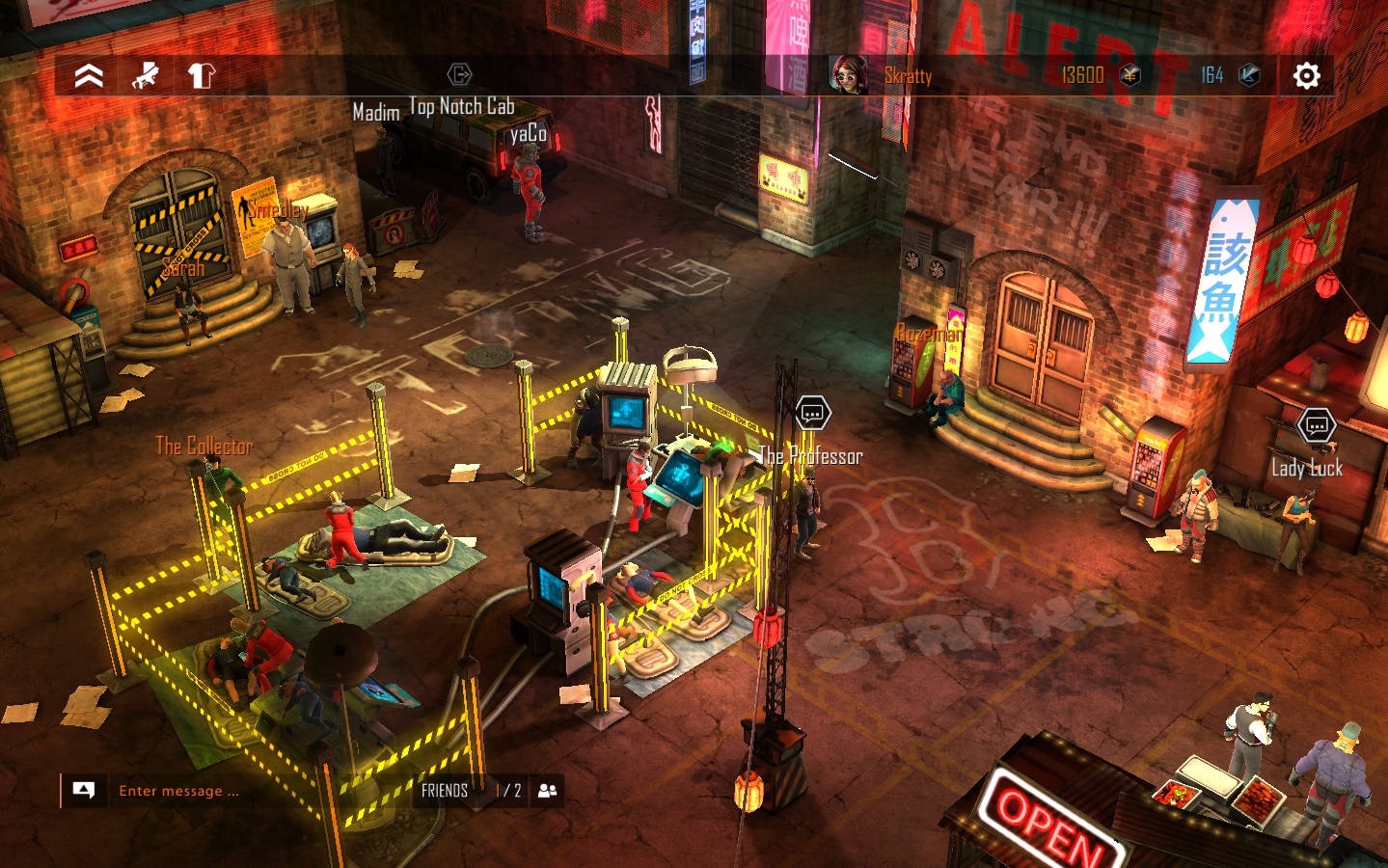Click the double chevron rank icon
The image size is (1388, 868).
[x=89, y=75]
